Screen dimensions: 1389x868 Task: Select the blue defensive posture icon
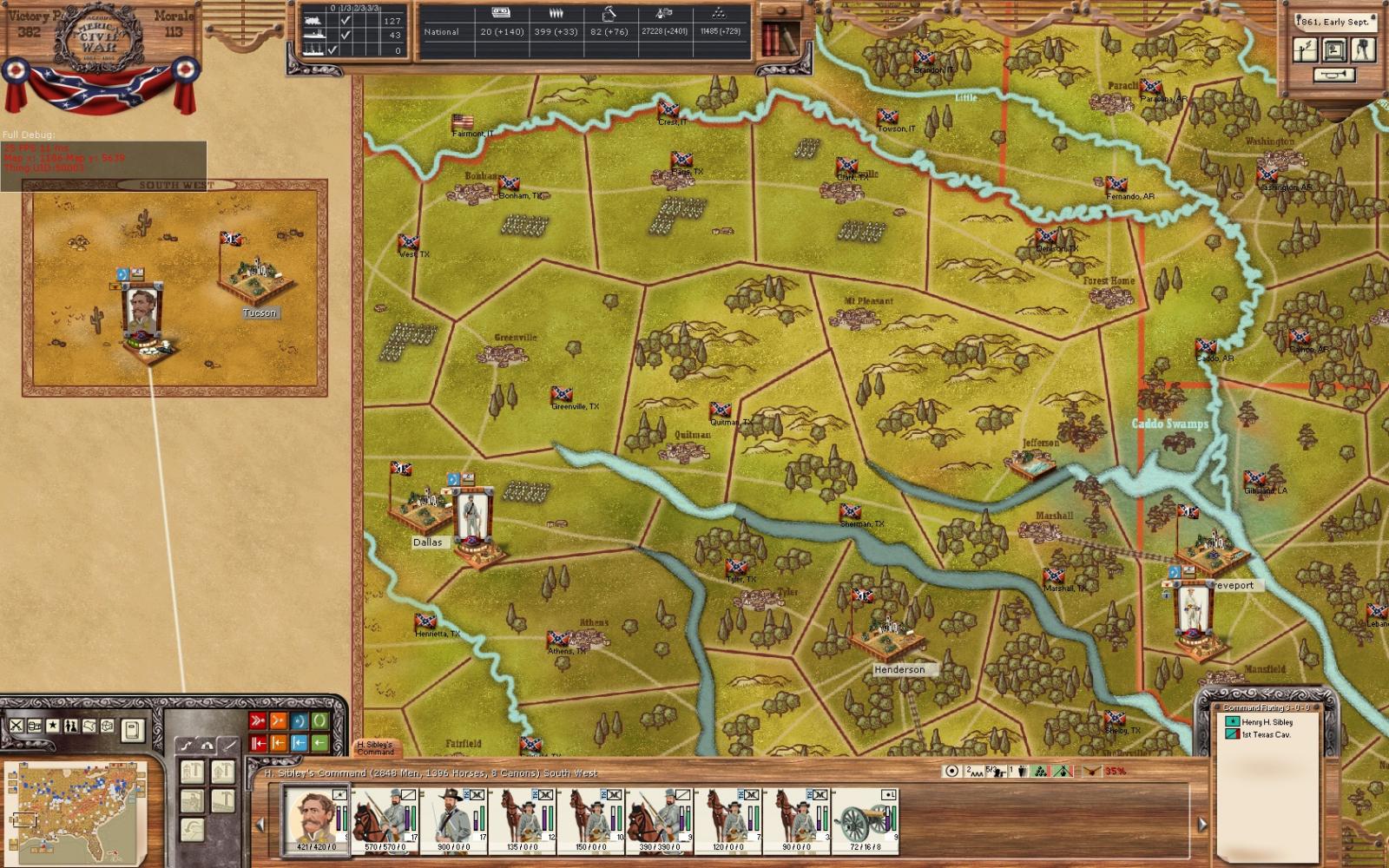tap(299, 720)
